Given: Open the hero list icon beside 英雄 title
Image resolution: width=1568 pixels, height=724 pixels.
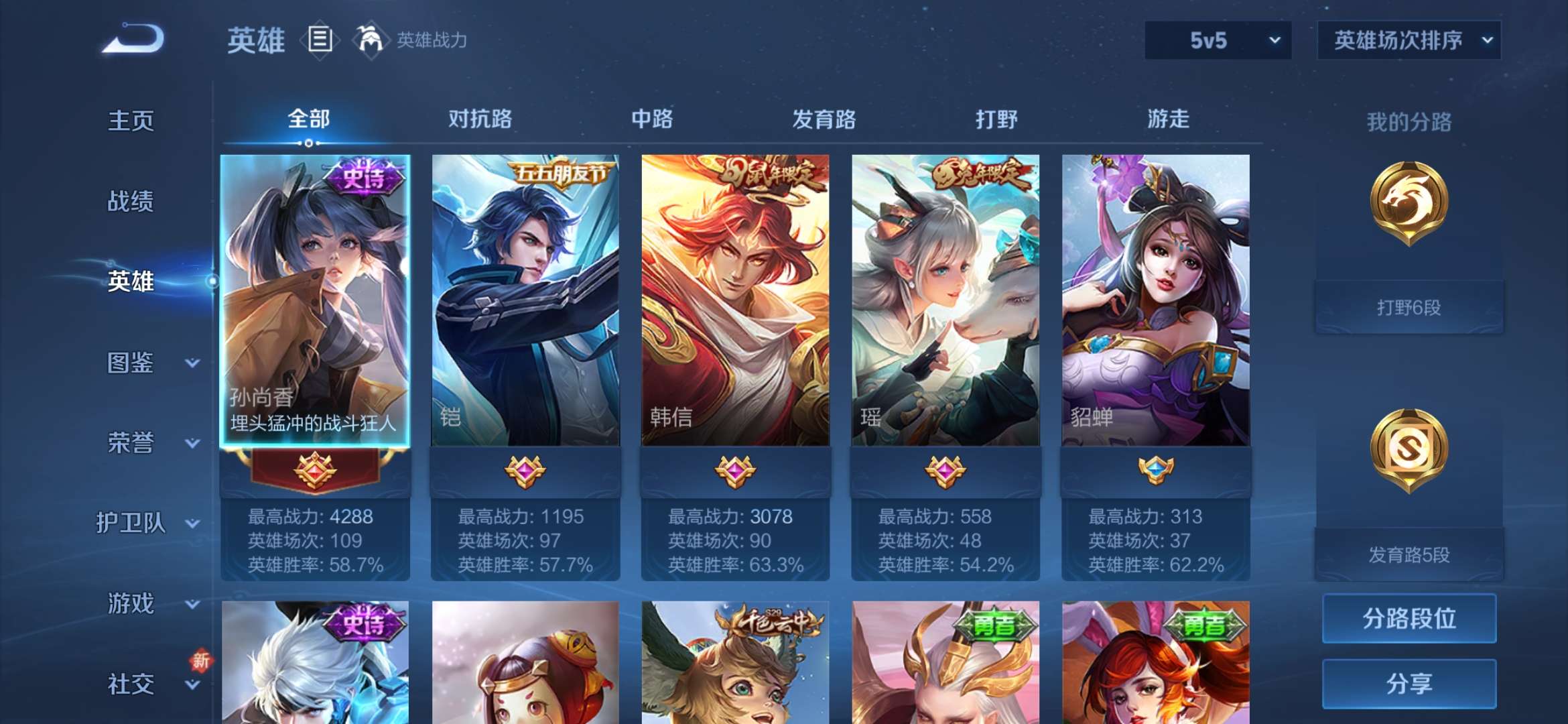Looking at the screenshot, I should (320, 40).
